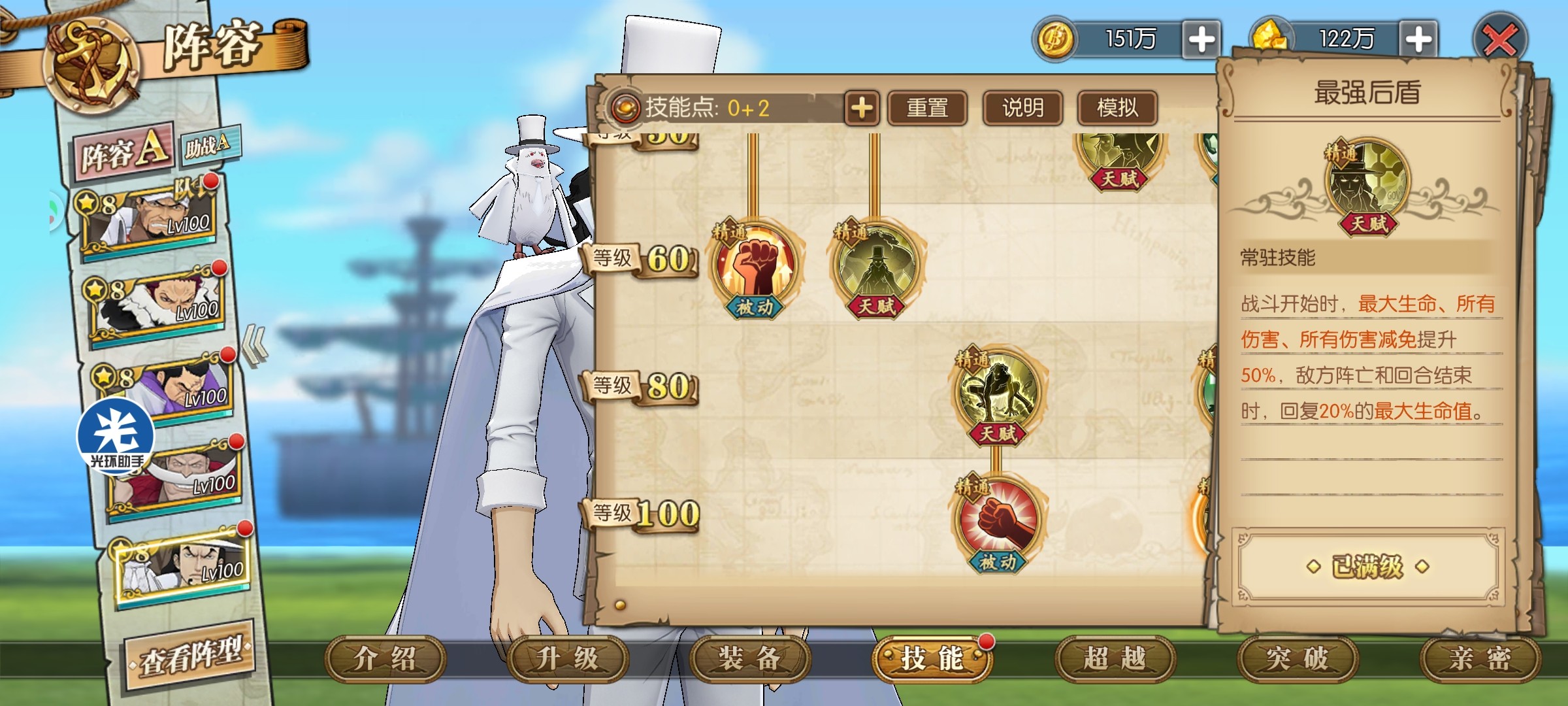This screenshot has width=1568, height=706.
Task: Open the 超越 tab
Action: pos(1115,659)
